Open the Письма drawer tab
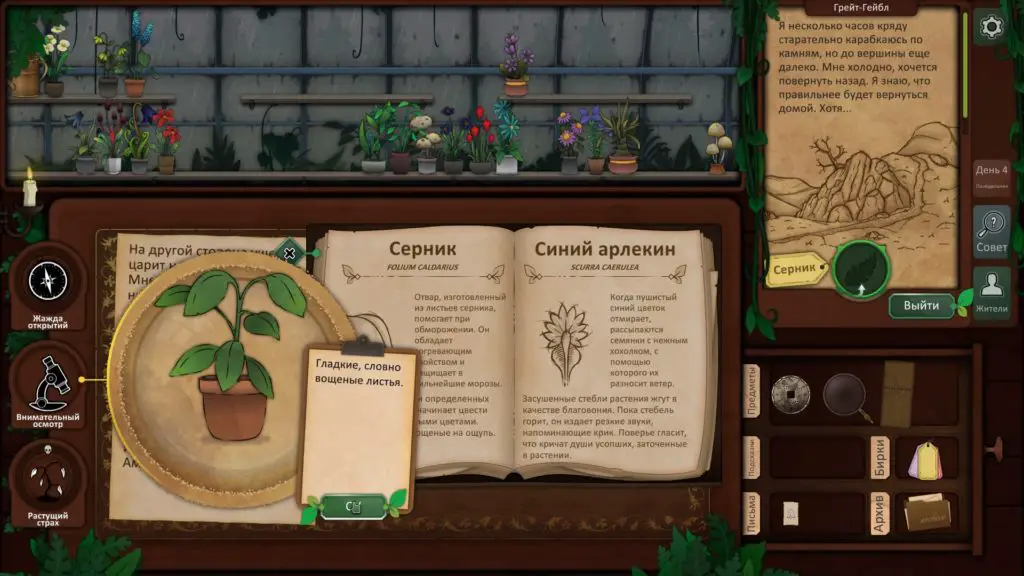1024x576 pixels. pyautogui.click(x=754, y=514)
